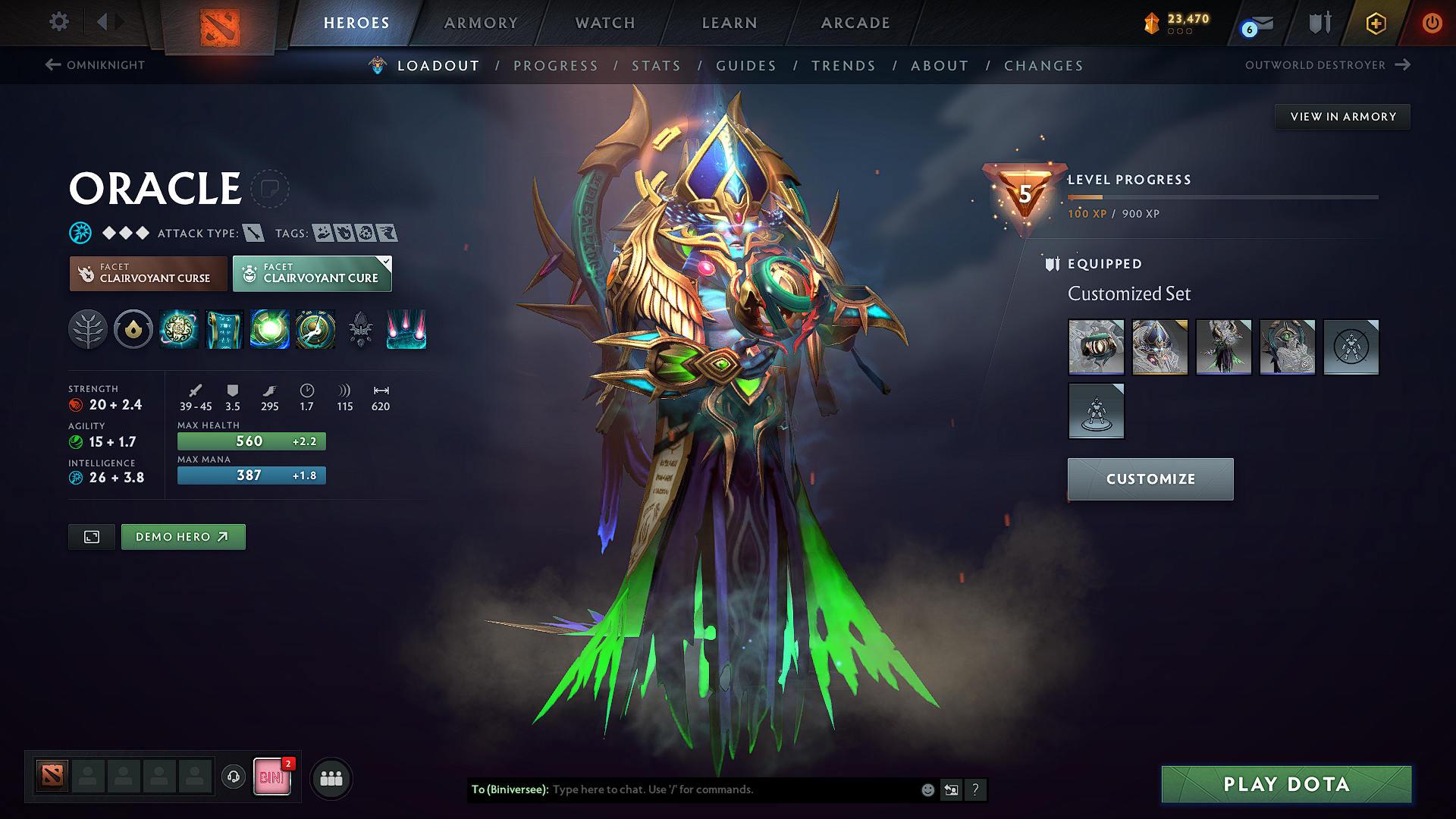The image size is (1456, 819).
Task: Inspect the Aghanim's Scepter upgrade icon
Action: pyautogui.click(x=361, y=330)
